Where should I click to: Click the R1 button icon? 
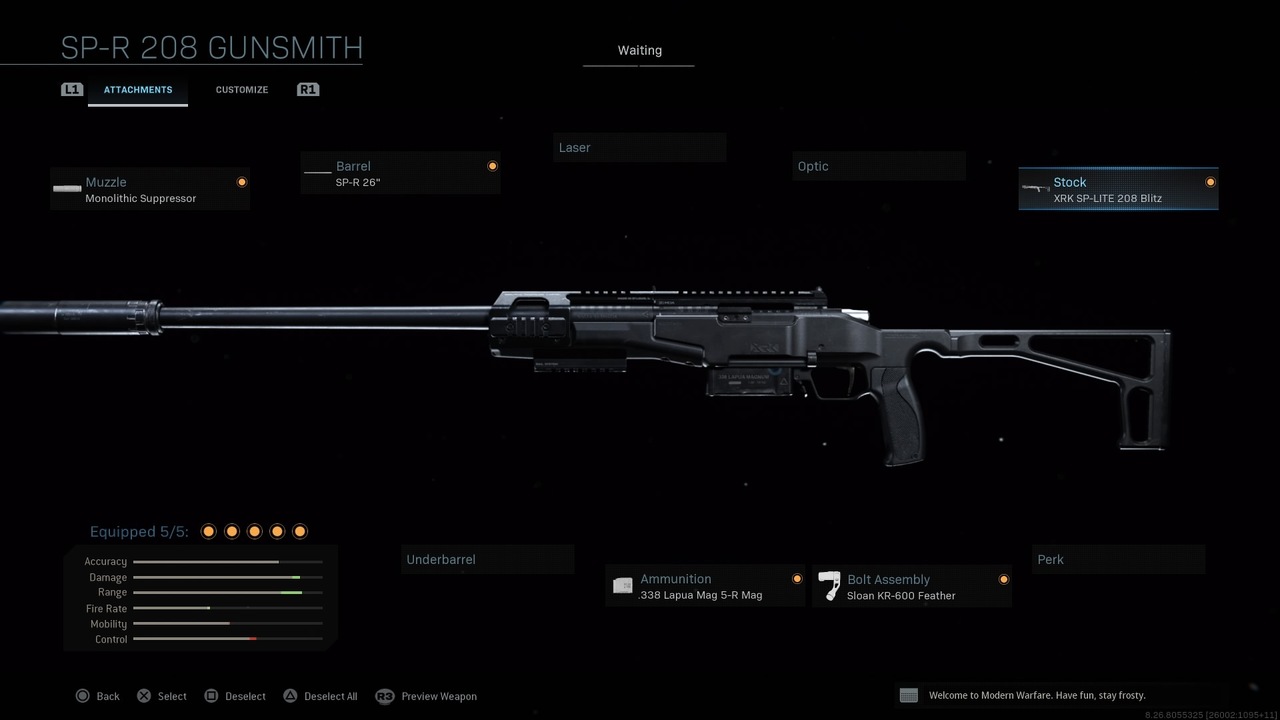point(307,89)
